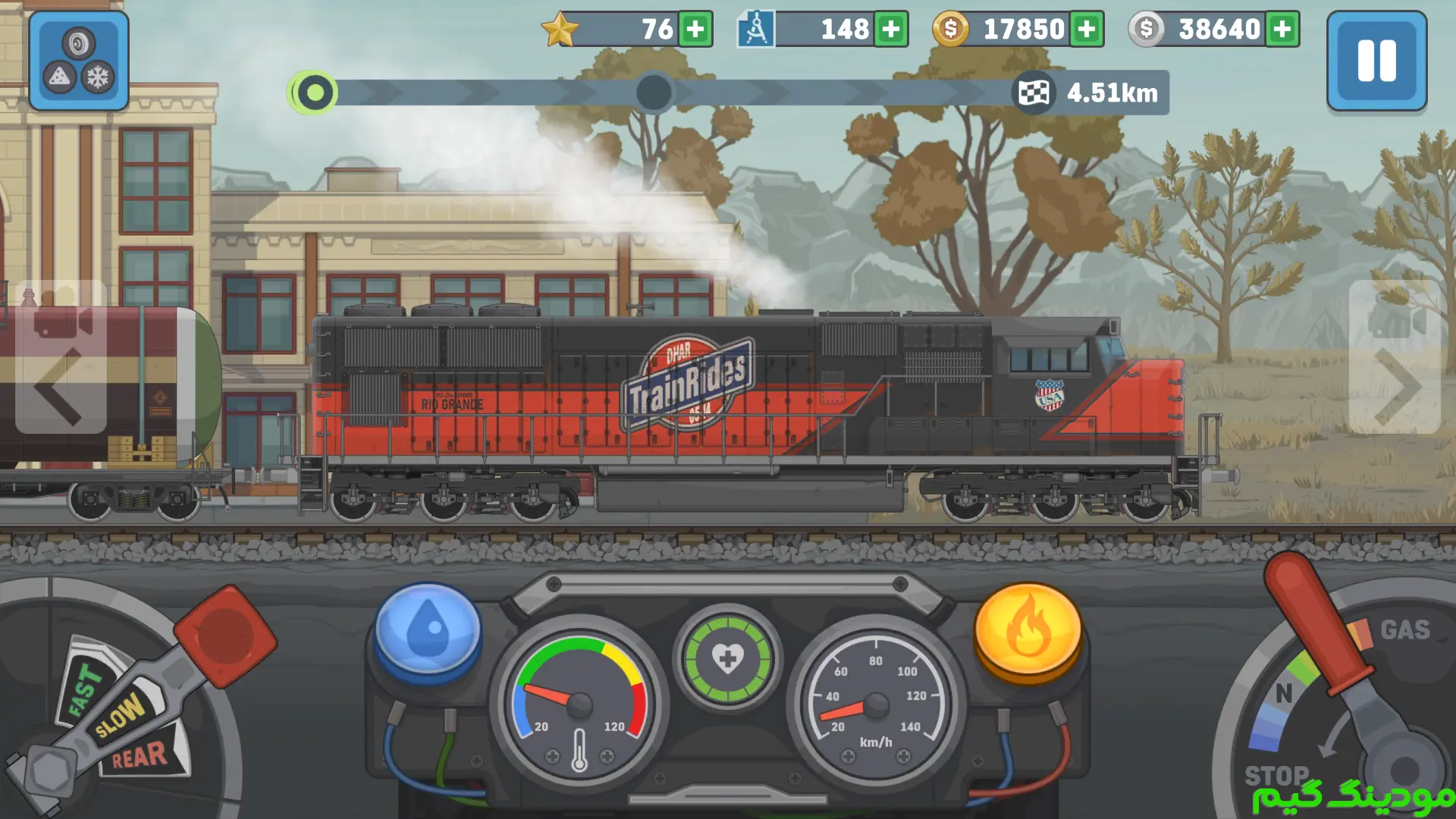The width and height of the screenshot is (1456, 819).
Task: Click the green repair heart button
Action: coord(727,658)
